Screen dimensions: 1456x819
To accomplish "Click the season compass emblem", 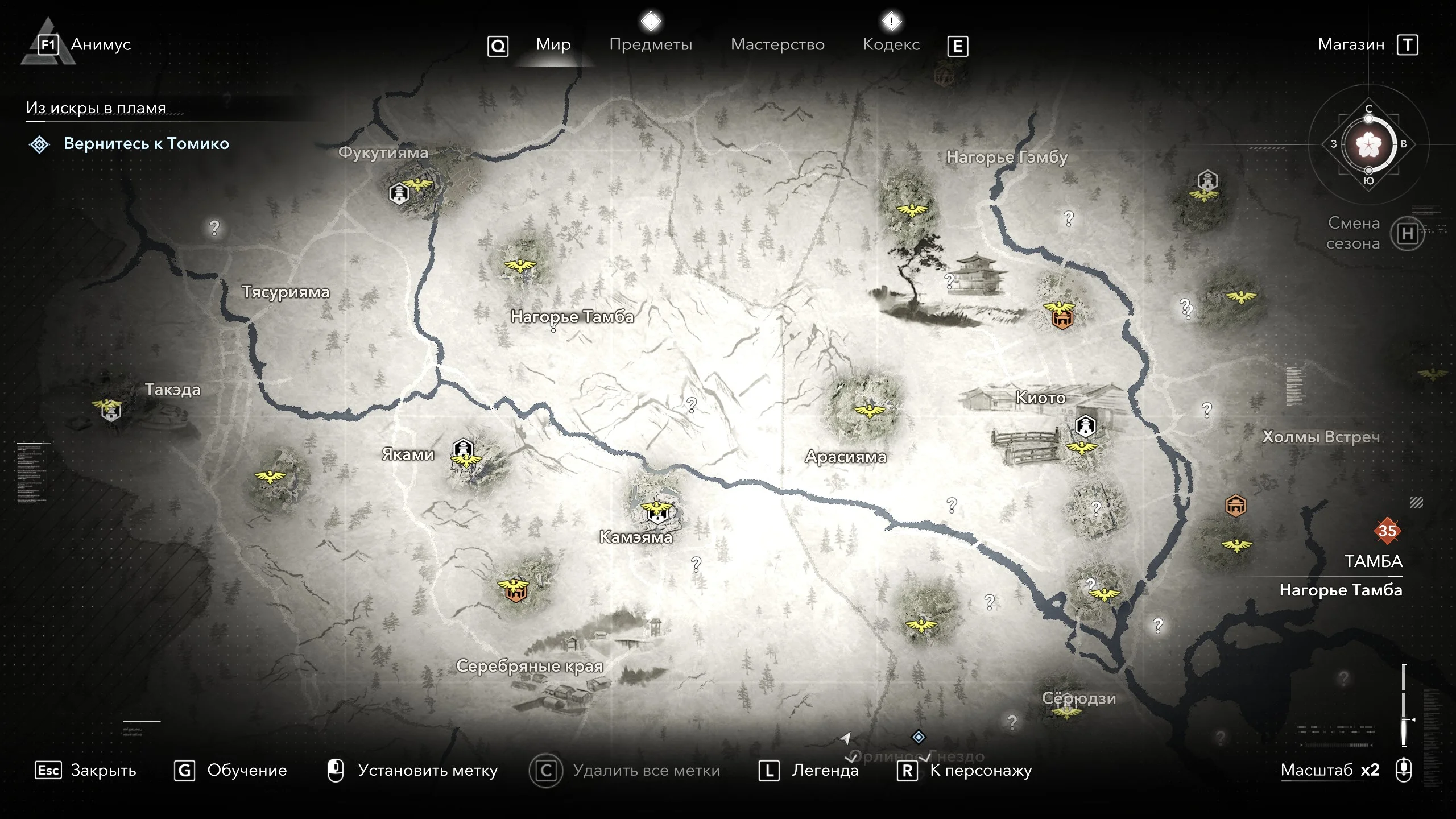I will coord(1368,144).
